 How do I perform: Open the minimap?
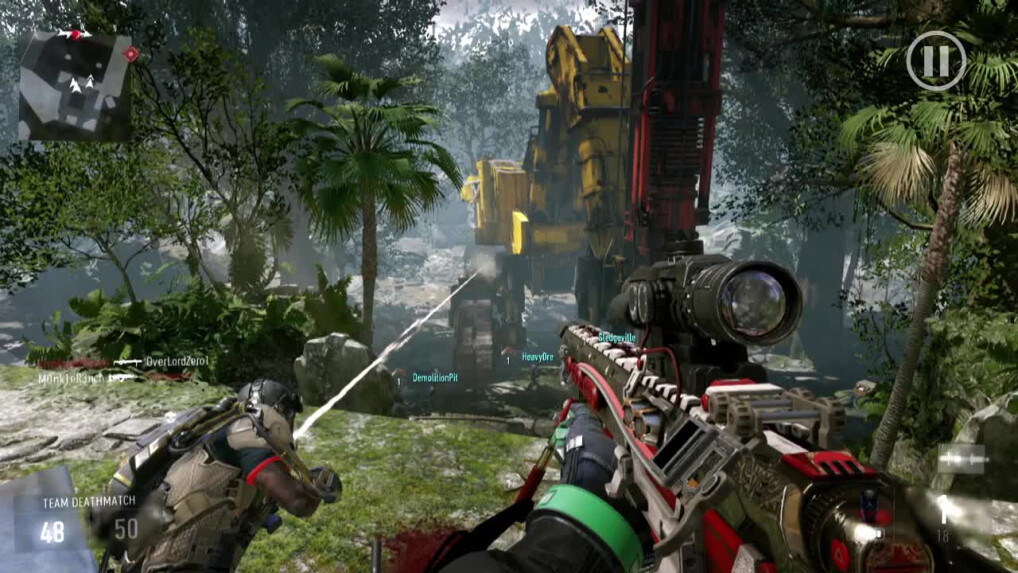click(75, 86)
